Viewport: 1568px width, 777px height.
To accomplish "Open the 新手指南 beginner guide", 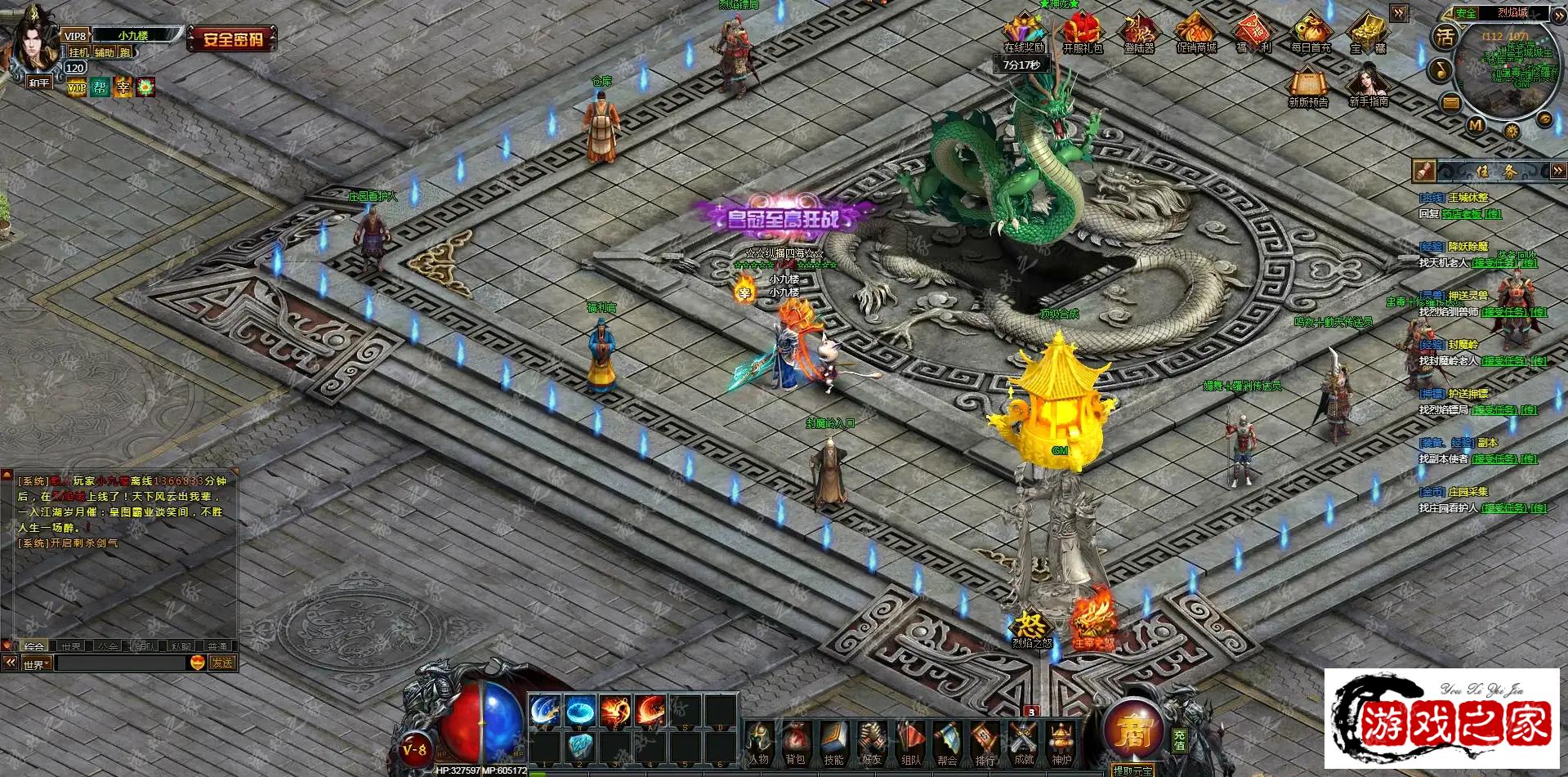I will pyautogui.click(x=1369, y=84).
